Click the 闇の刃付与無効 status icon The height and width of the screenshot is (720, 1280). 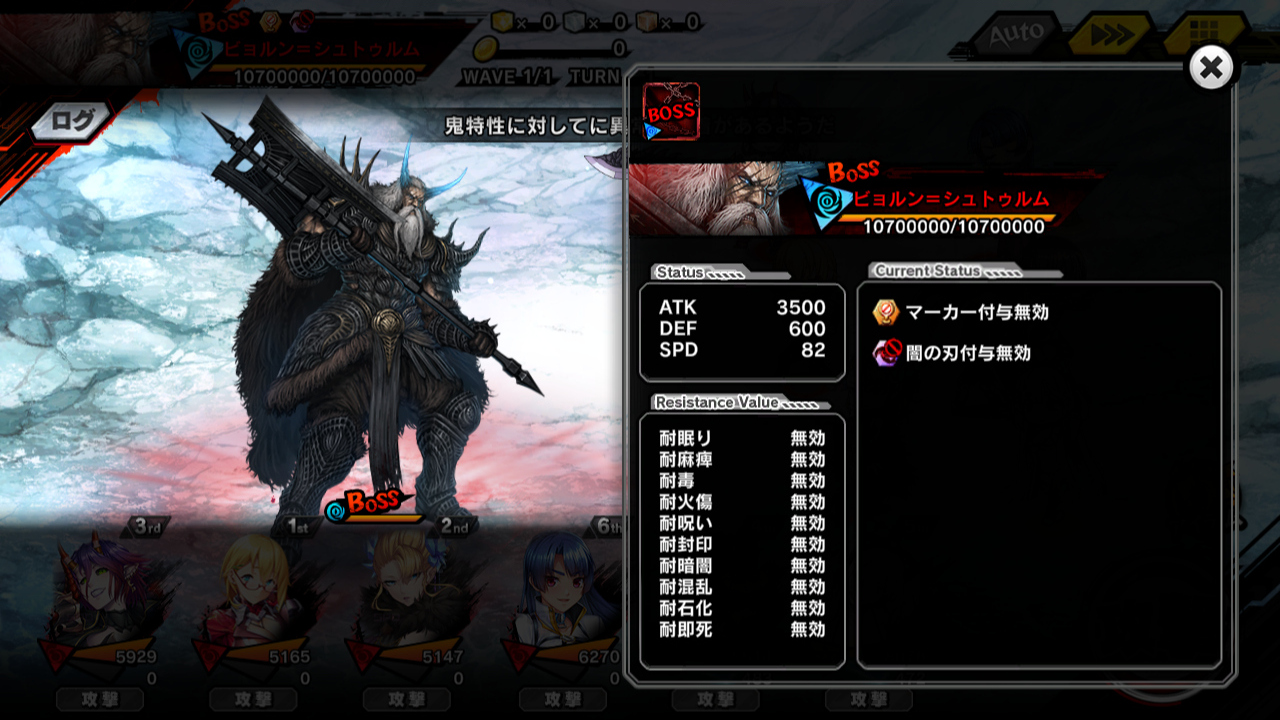click(886, 353)
